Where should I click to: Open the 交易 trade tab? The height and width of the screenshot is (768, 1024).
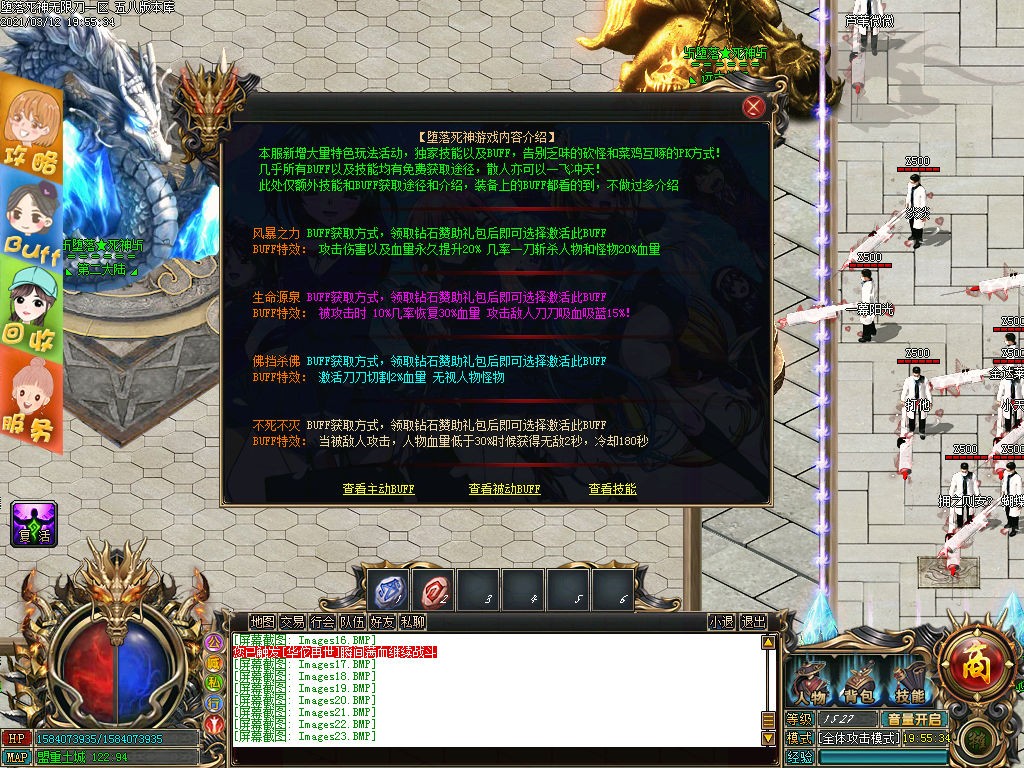pos(292,622)
